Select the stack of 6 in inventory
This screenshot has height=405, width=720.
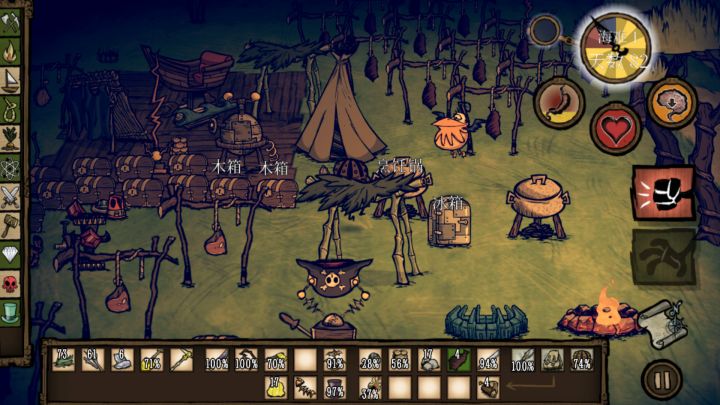(122, 360)
